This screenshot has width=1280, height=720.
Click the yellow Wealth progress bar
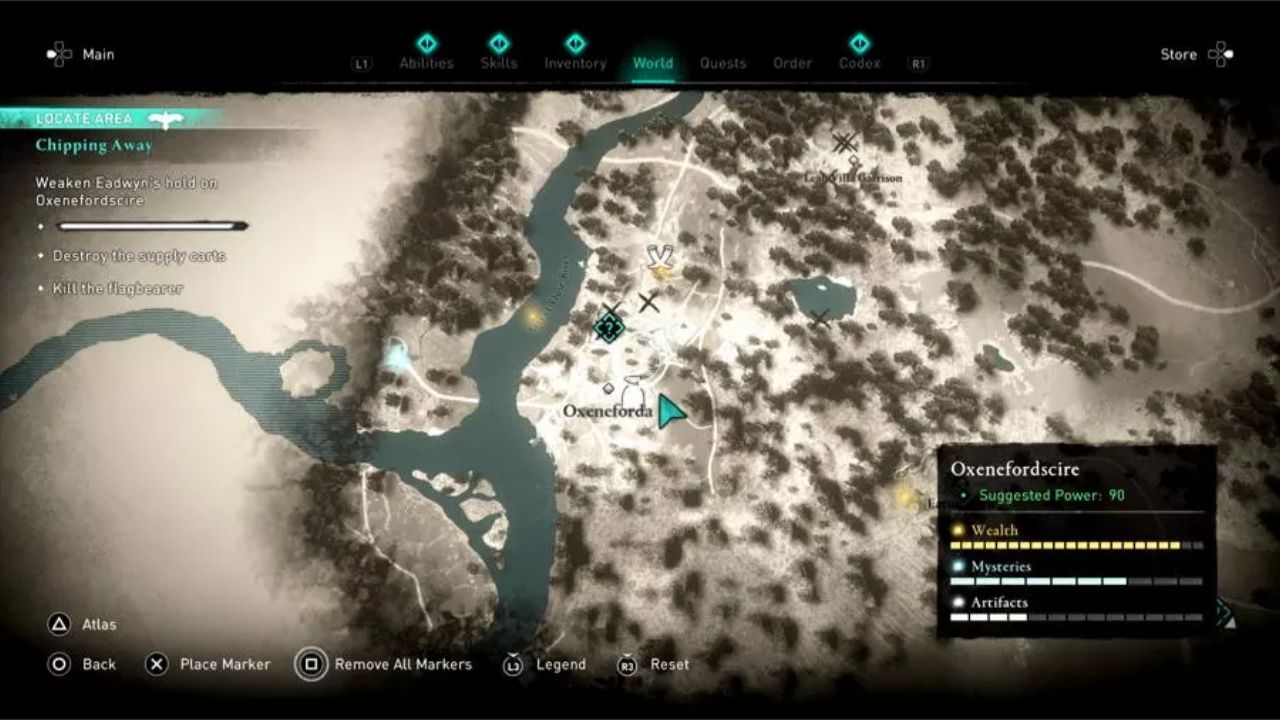[x=1070, y=545]
